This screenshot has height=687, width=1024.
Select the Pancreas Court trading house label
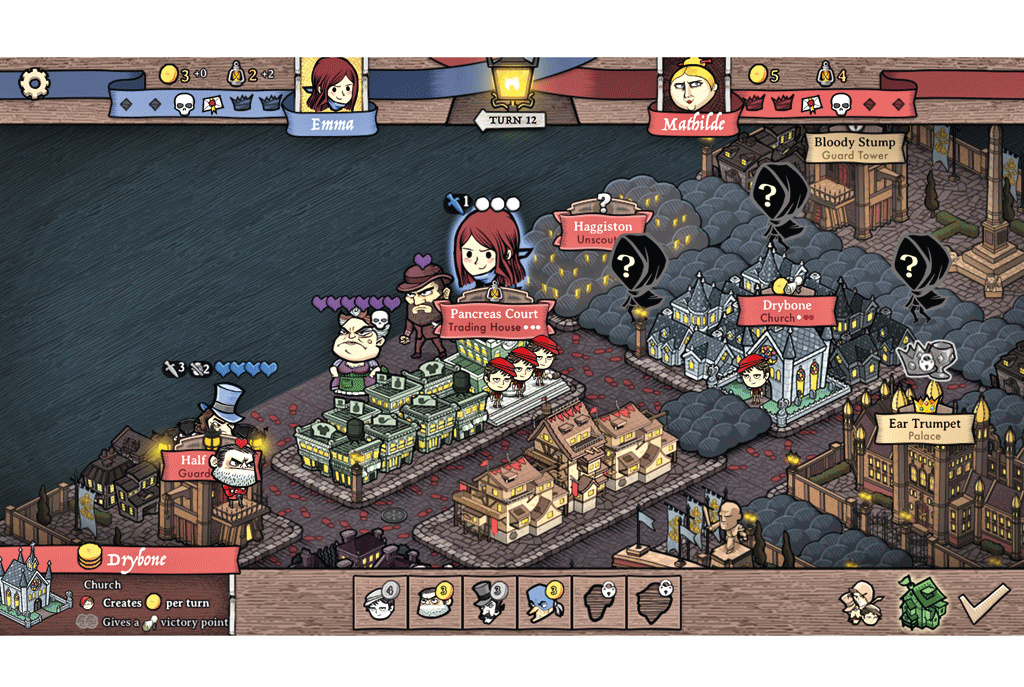(x=494, y=319)
